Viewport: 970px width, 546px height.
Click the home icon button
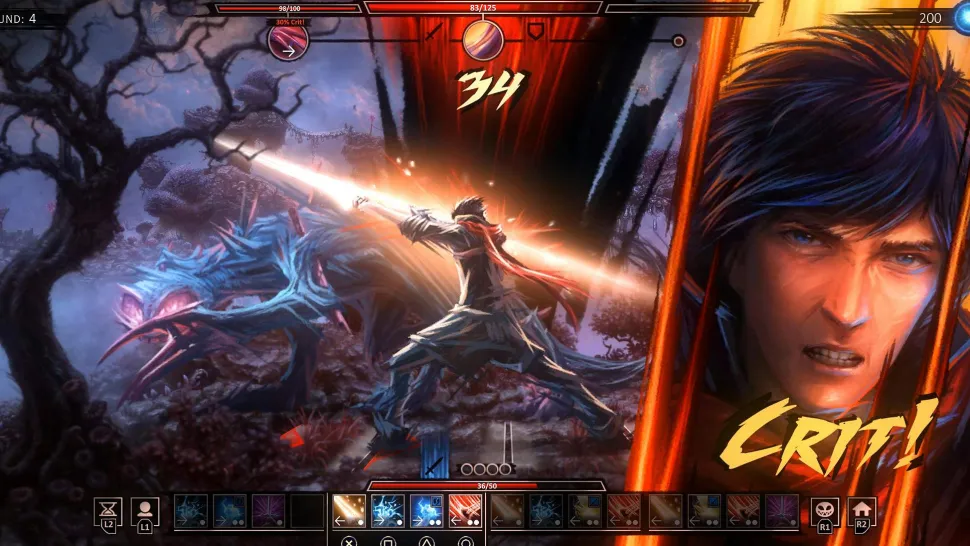pyautogui.click(x=861, y=510)
